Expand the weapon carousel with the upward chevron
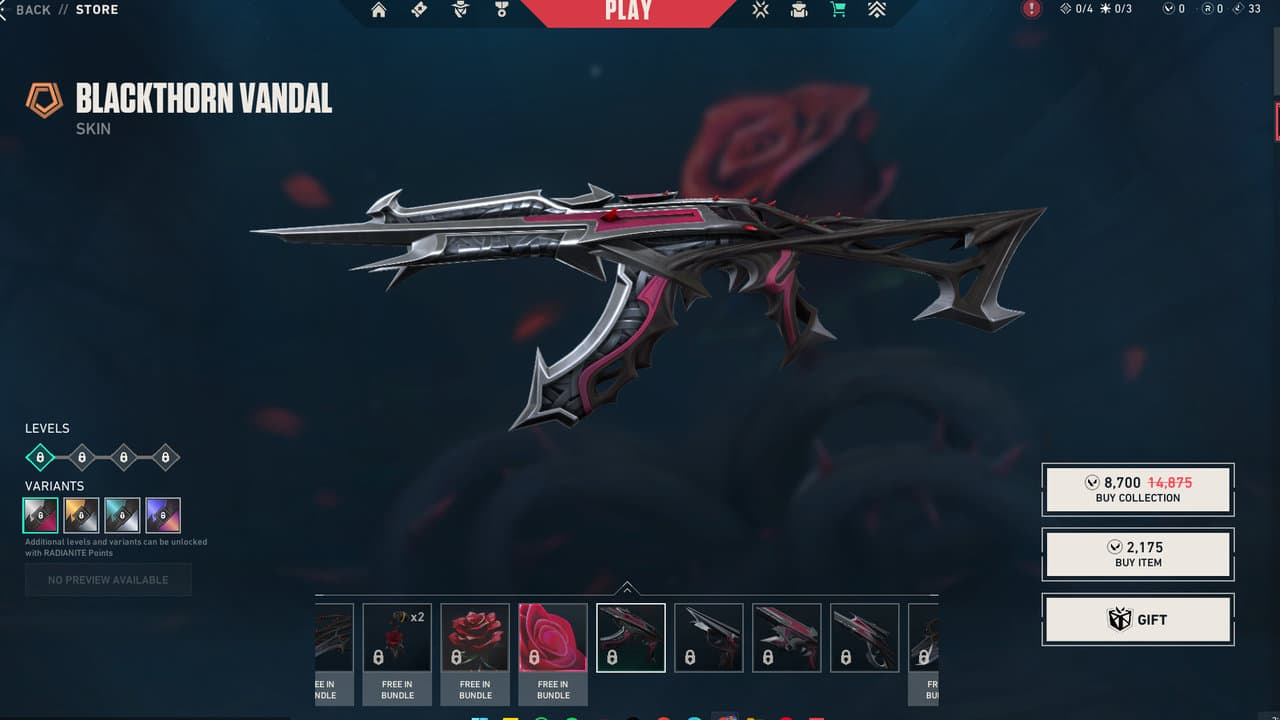Image resolution: width=1280 pixels, height=720 pixels. (629, 588)
